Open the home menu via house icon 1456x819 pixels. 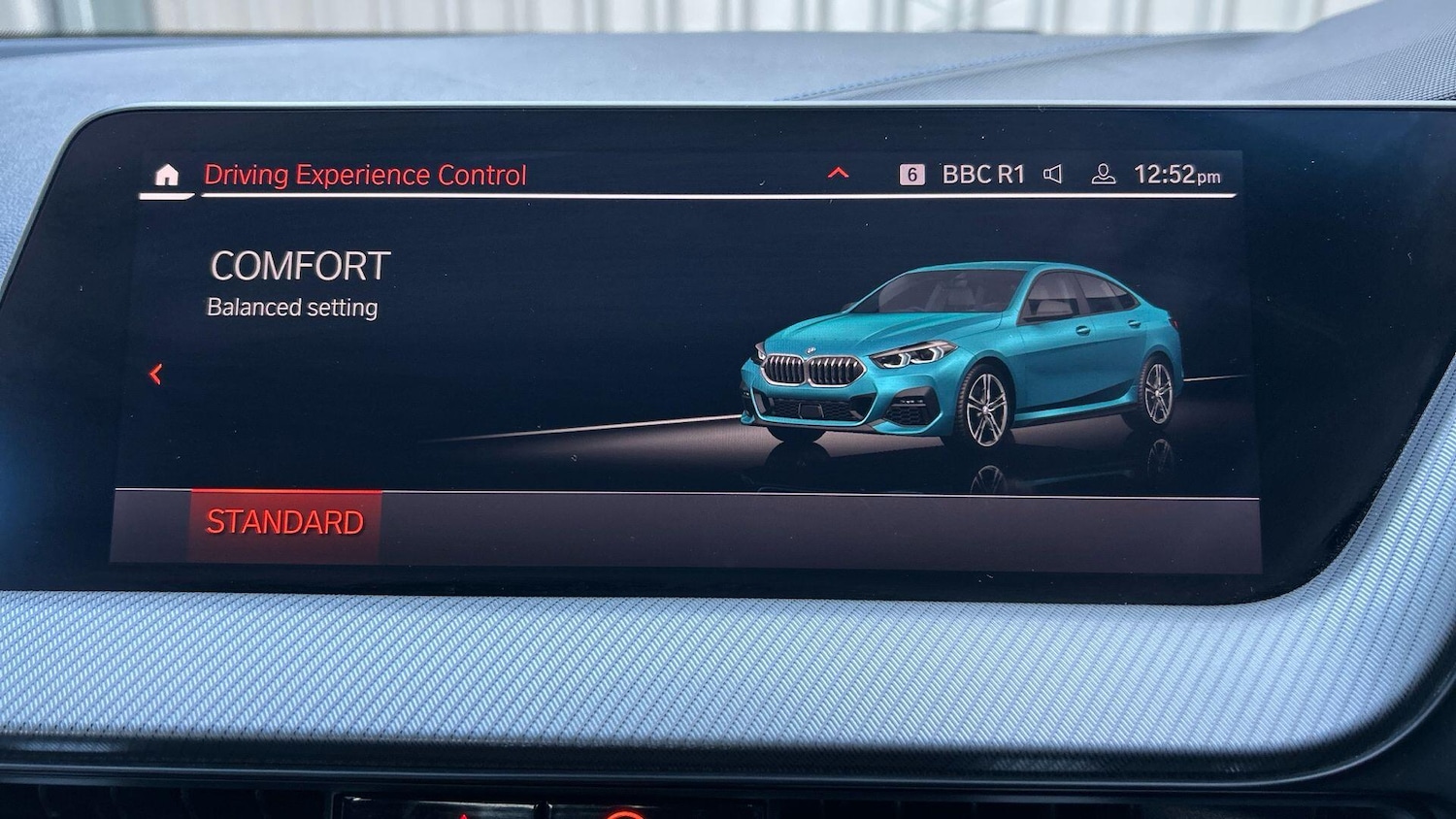coord(165,175)
